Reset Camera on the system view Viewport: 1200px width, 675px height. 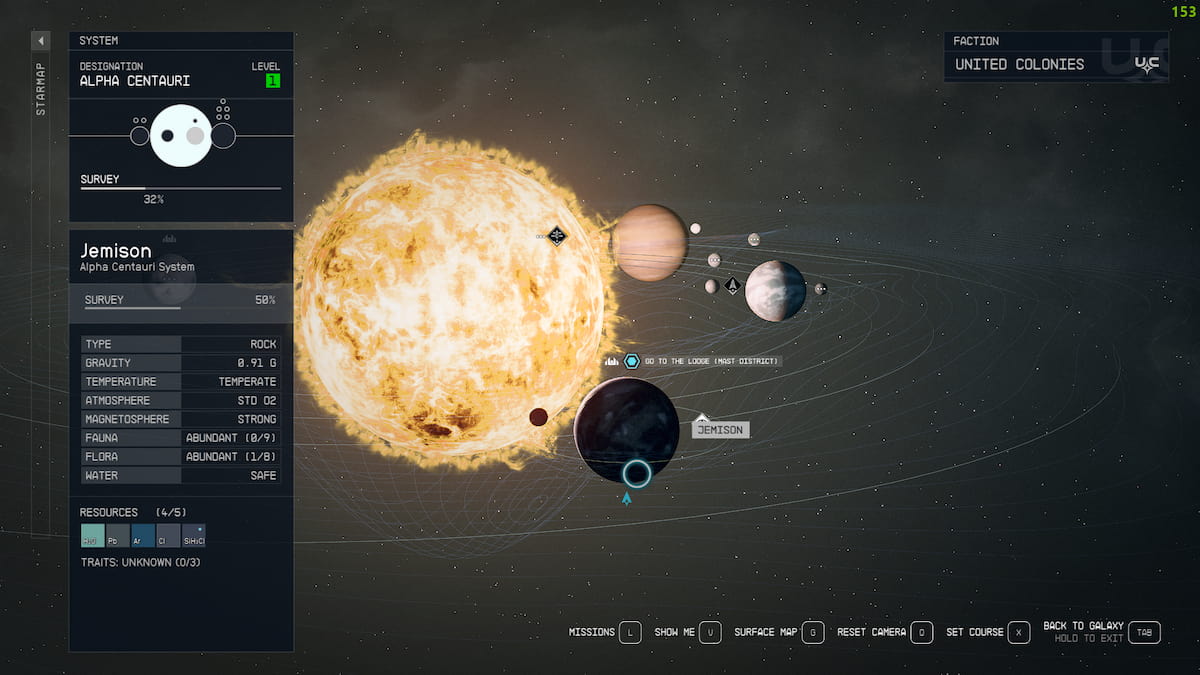coord(922,632)
